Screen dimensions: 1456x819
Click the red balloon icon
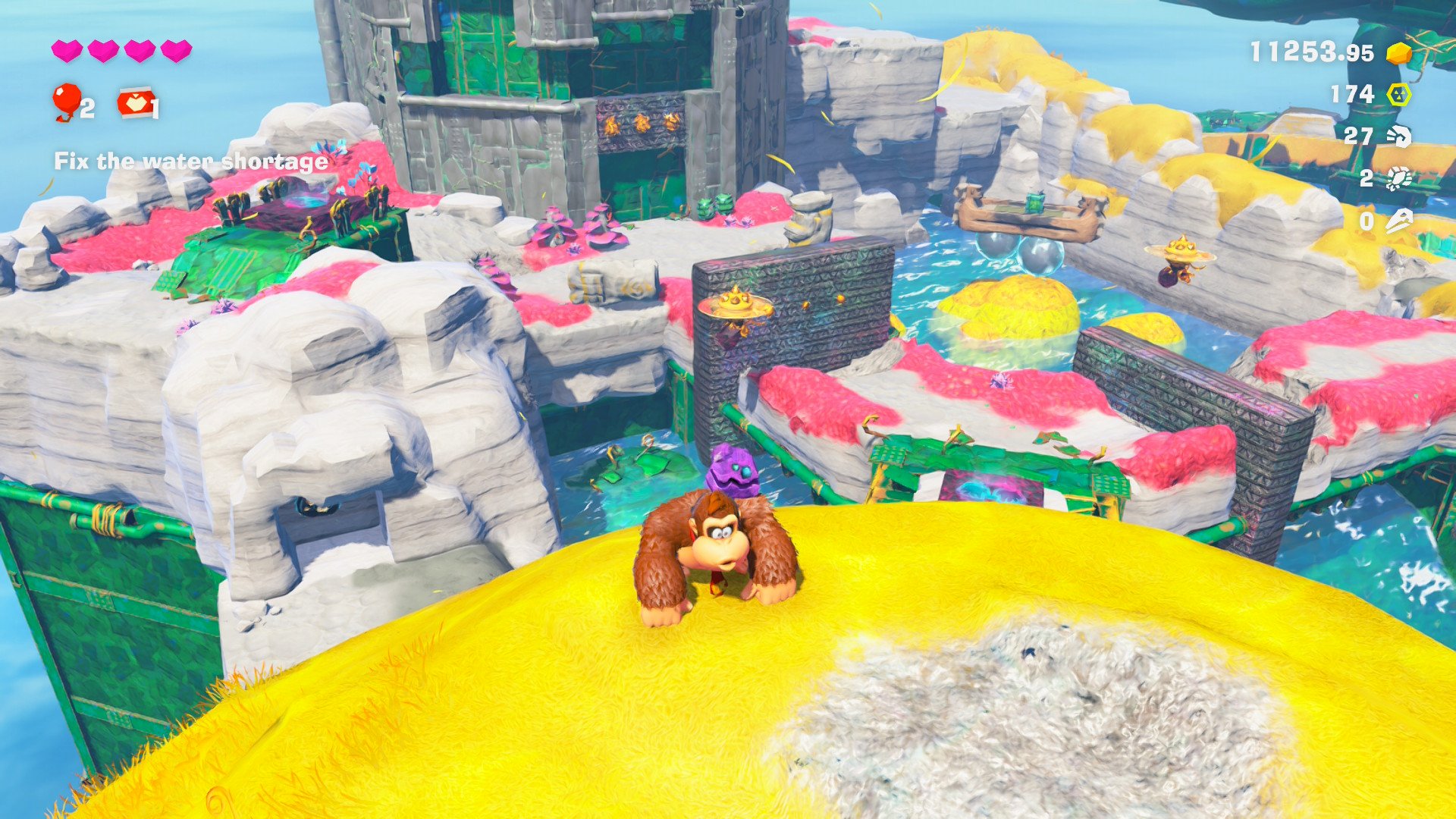[67, 99]
